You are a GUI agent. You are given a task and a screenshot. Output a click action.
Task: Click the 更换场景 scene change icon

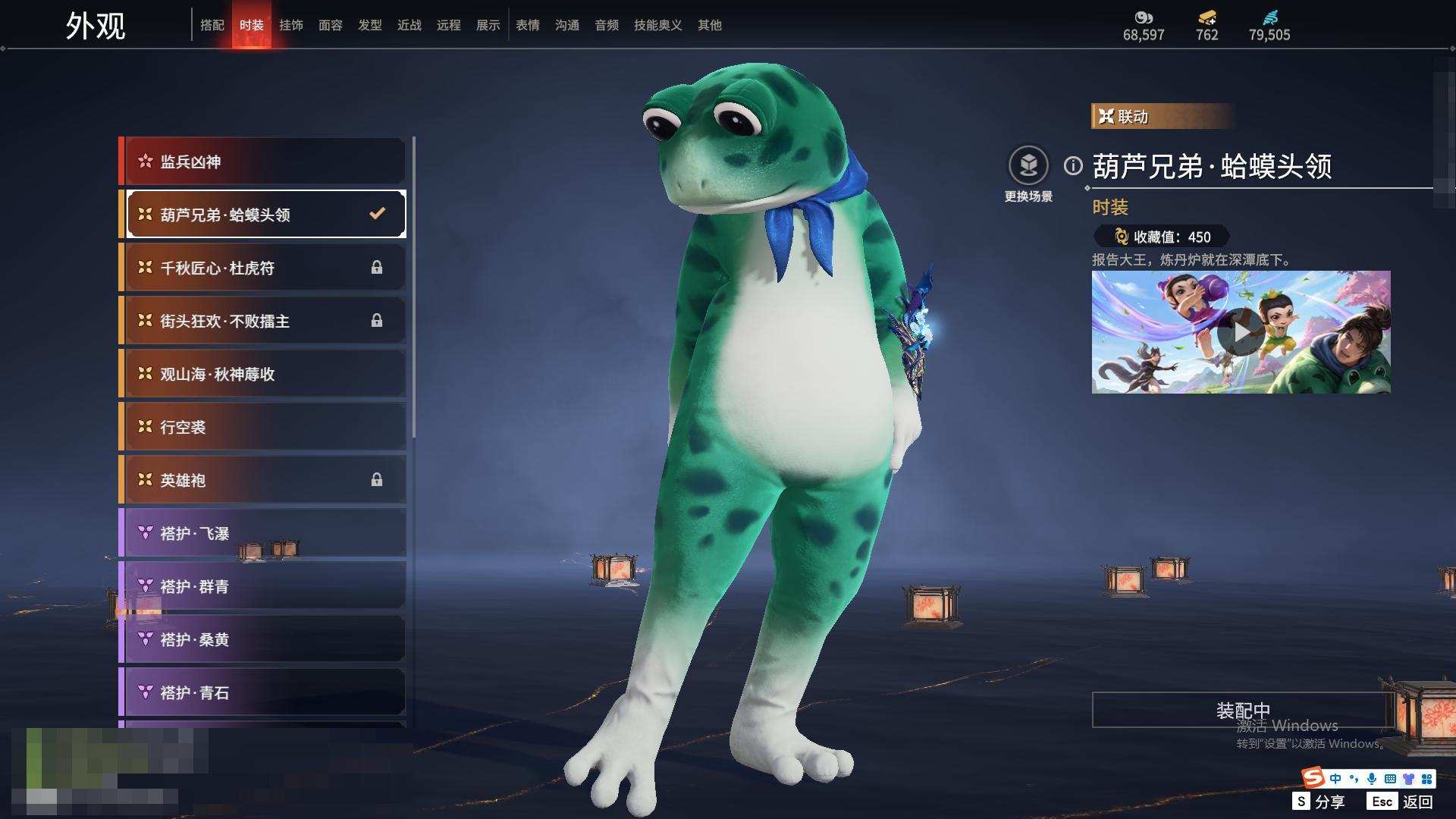pyautogui.click(x=1028, y=166)
